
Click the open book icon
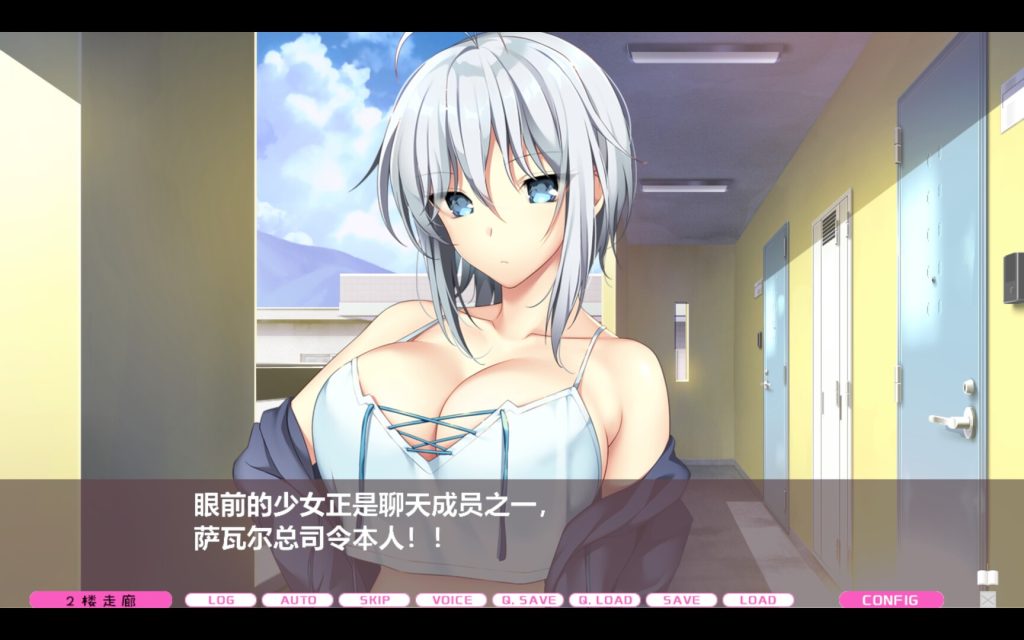[987, 579]
